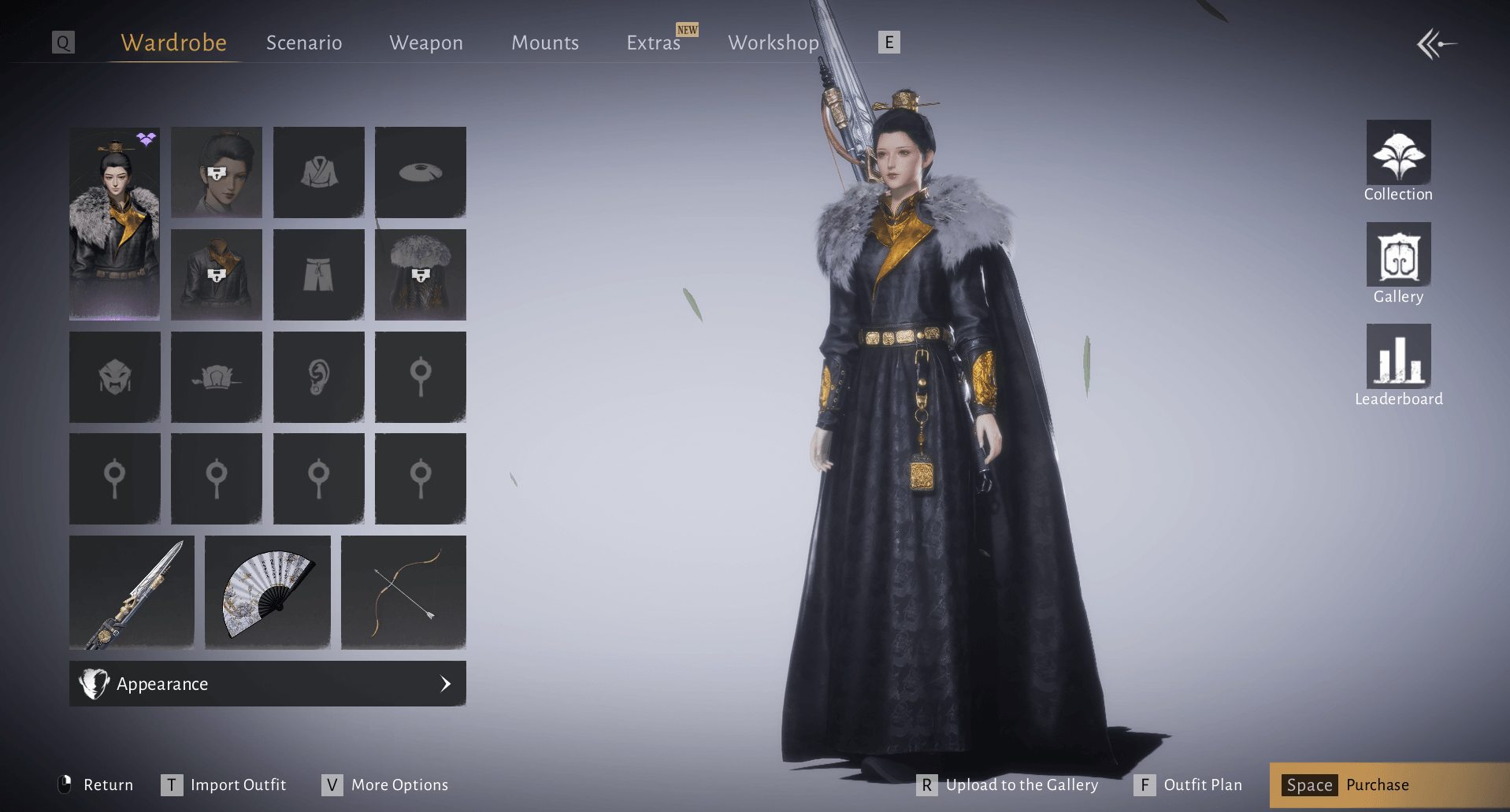Click the Wardrobe tab
This screenshot has height=812, width=1510.
coord(173,43)
